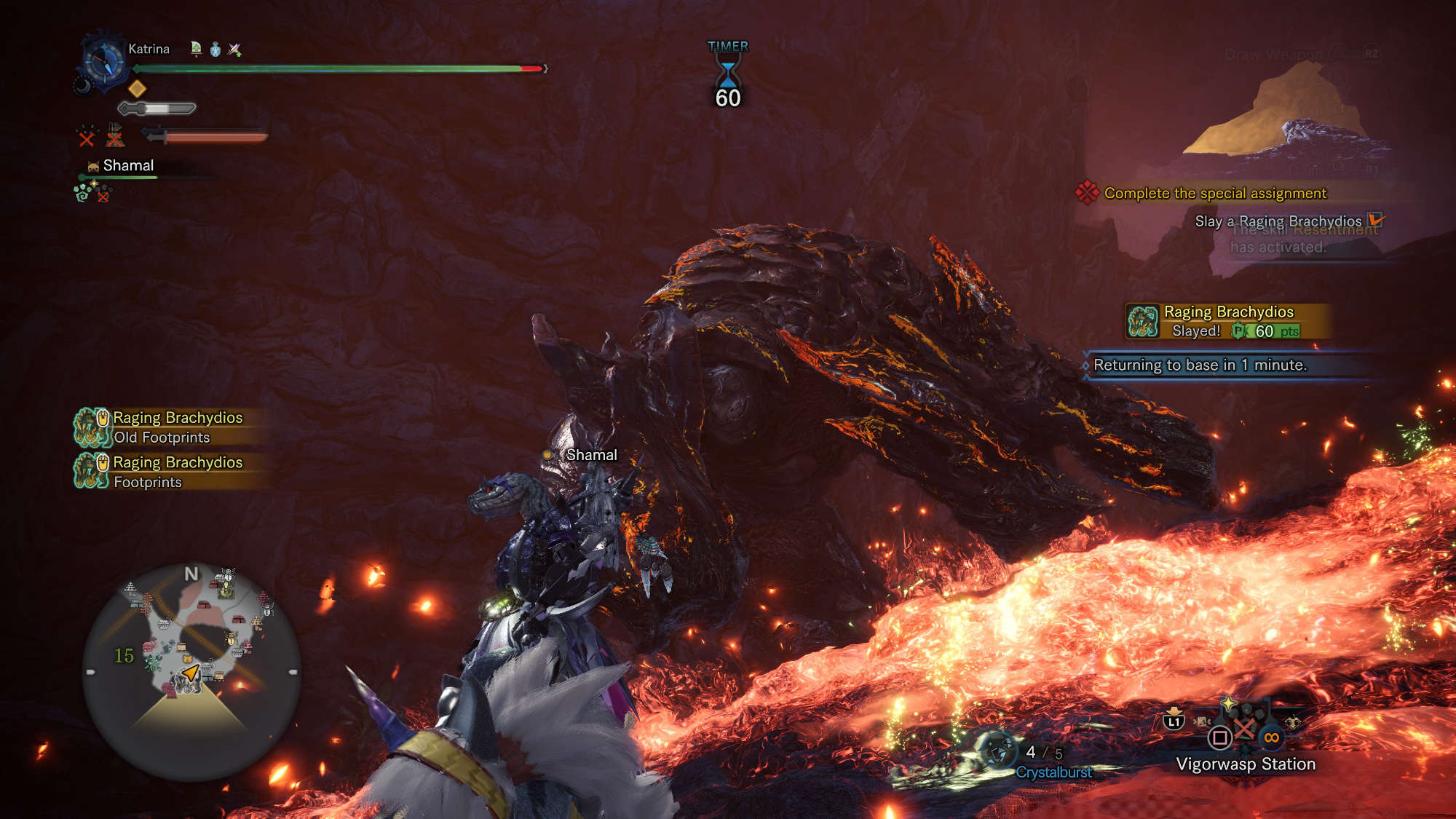Click the Raging Brachydios Footprints notification
Screen dimensions: 1456x819
171,472
